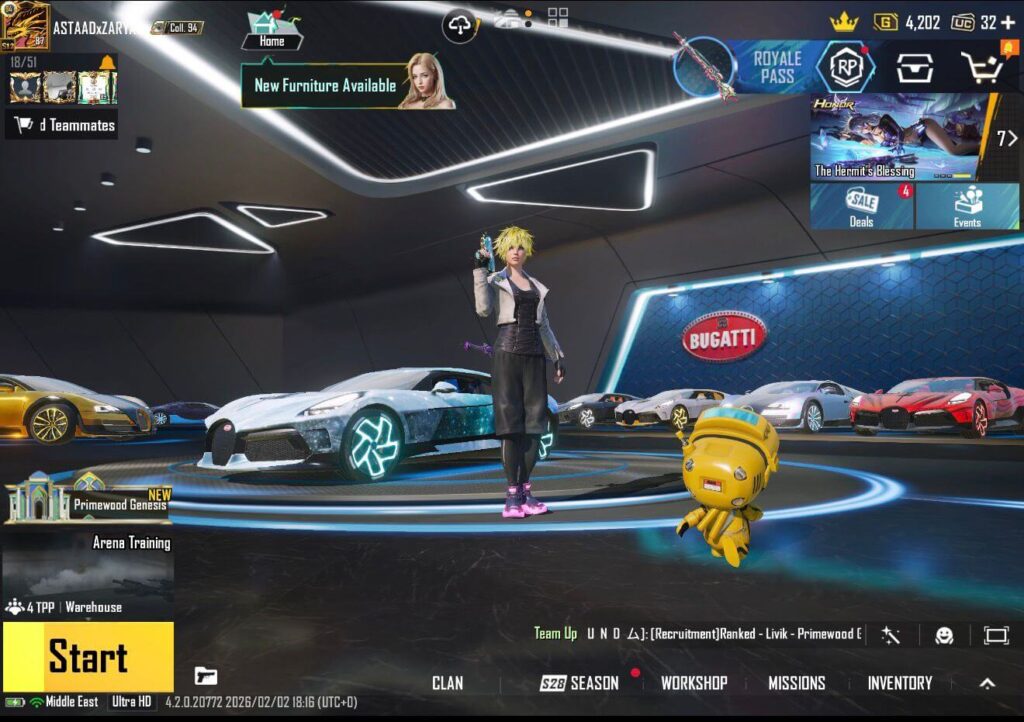This screenshot has height=722, width=1024.
Task: Expand the bottom menu arrow
Action: [x=987, y=683]
